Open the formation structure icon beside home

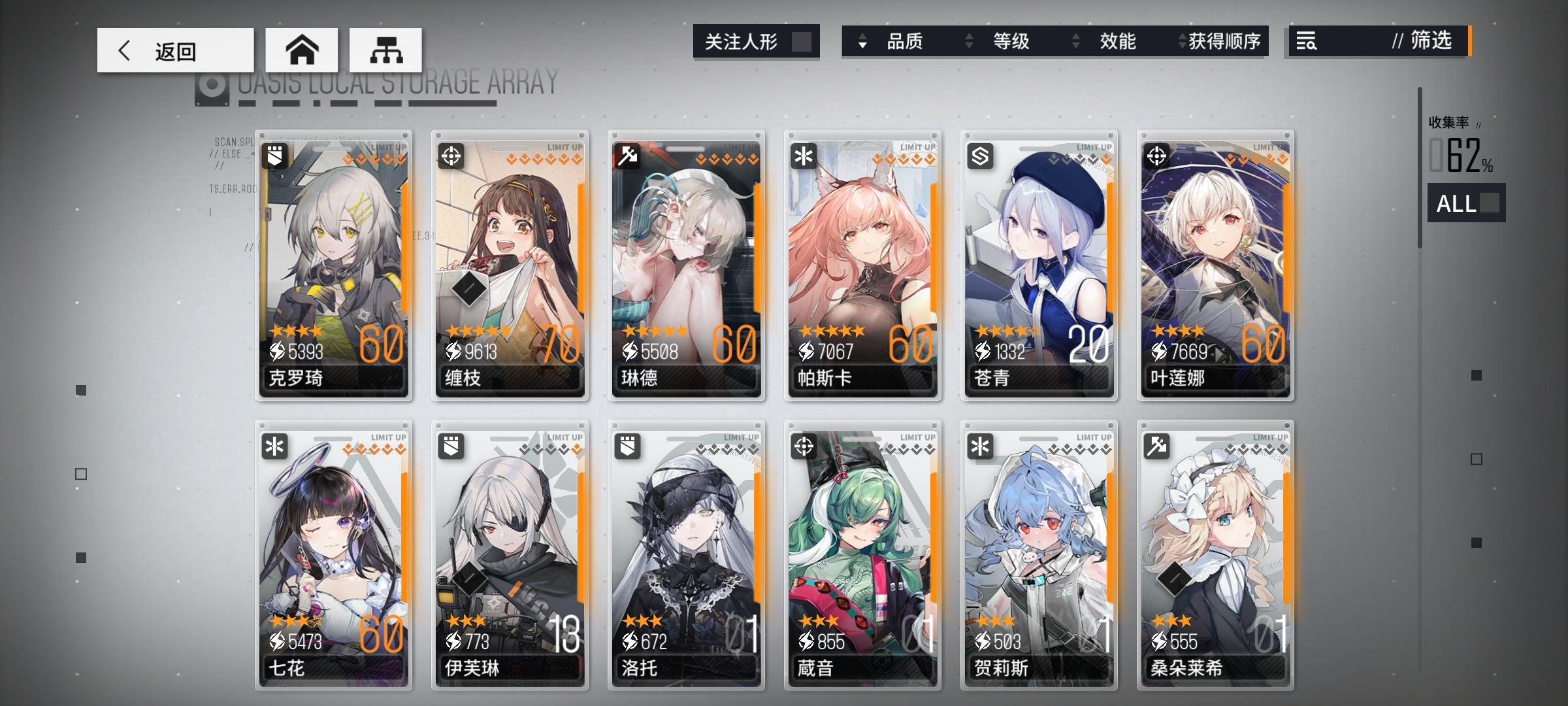tap(385, 49)
